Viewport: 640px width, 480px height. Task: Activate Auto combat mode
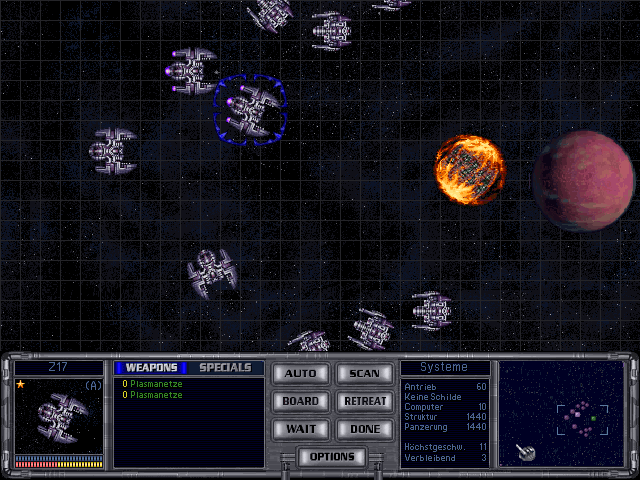pyautogui.click(x=300, y=373)
